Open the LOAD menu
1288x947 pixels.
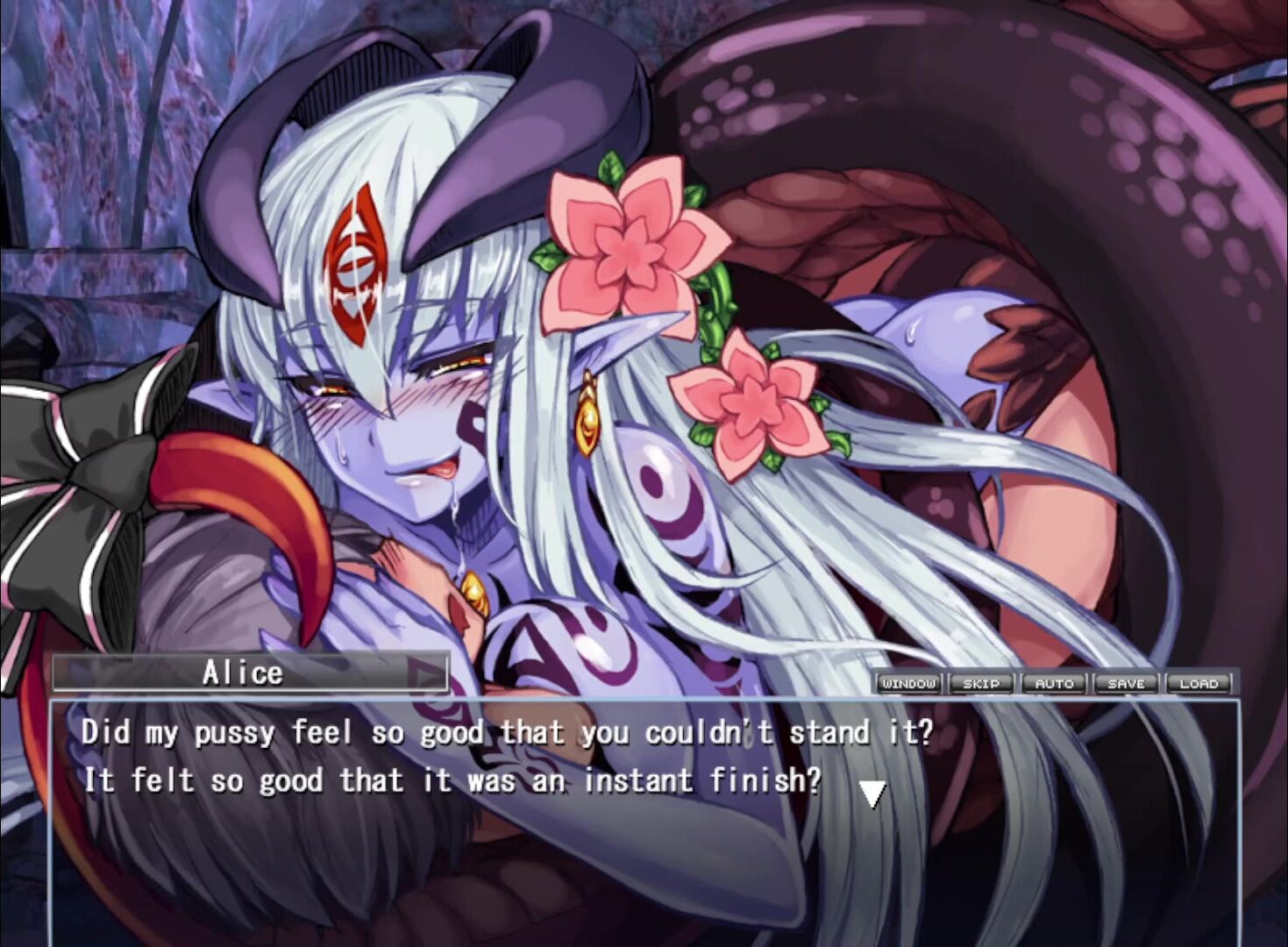(1199, 683)
